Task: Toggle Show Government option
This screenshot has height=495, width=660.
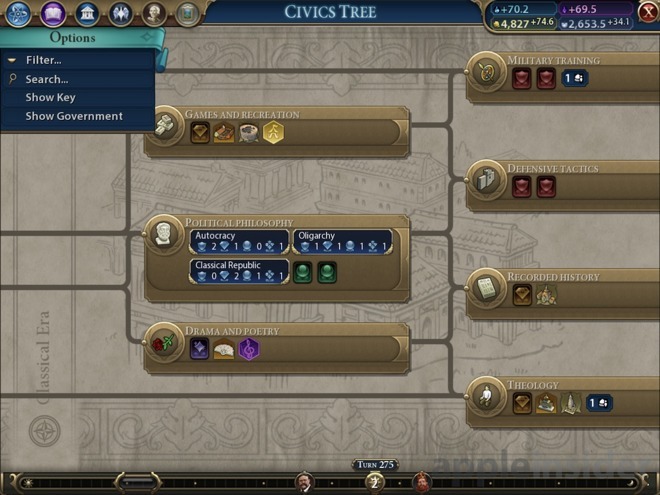Action: coord(73,116)
